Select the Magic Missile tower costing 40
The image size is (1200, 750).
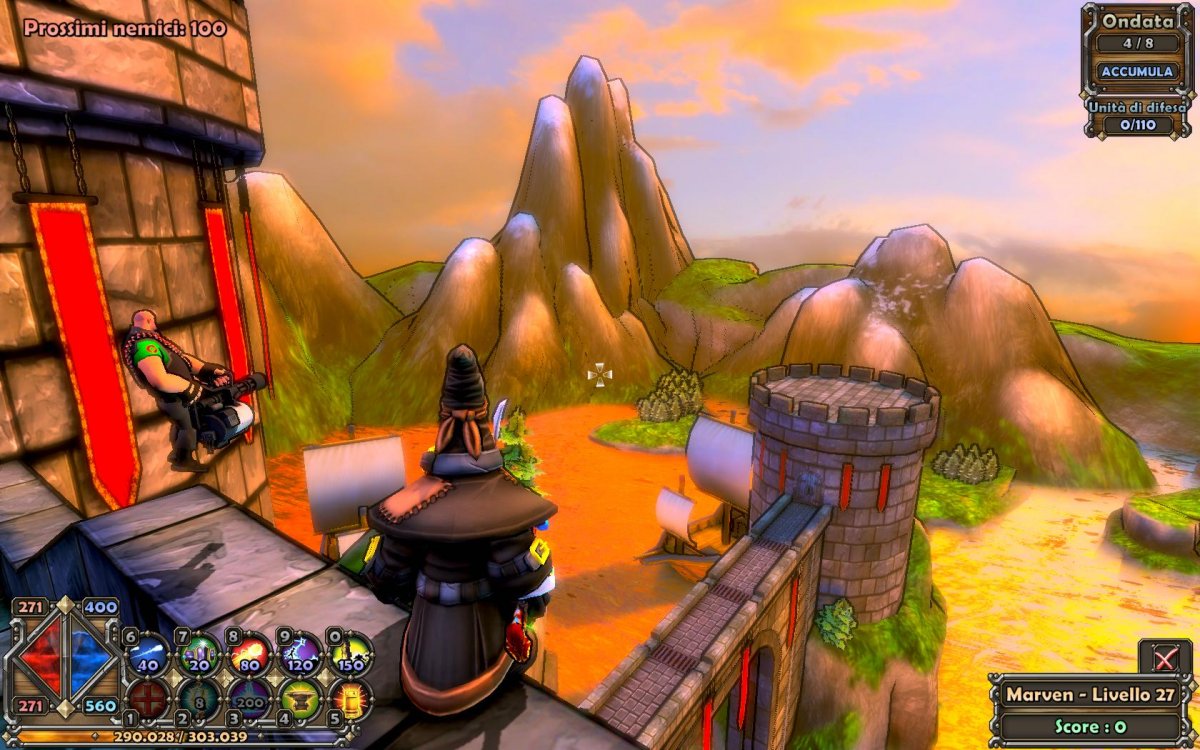click(x=148, y=655)
